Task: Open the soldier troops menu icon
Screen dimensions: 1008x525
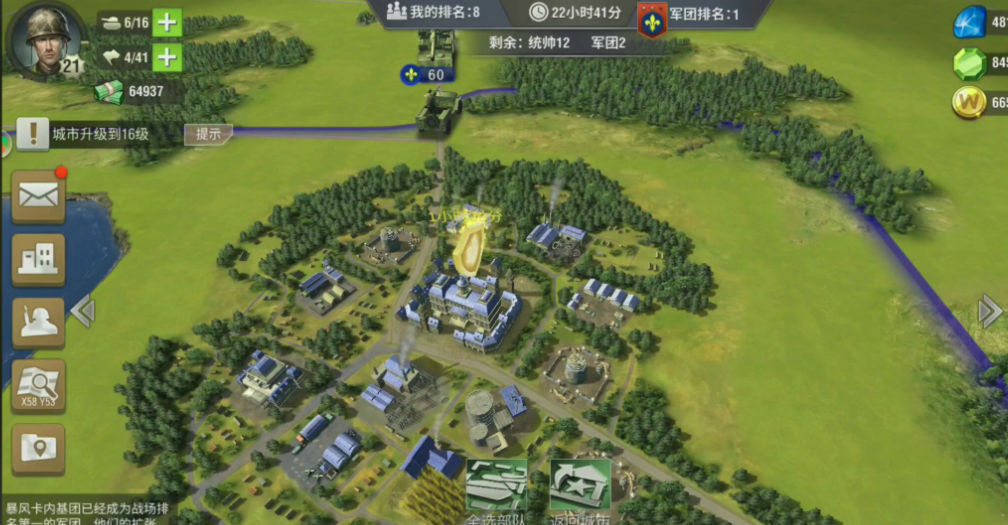Action: (39, 322)
